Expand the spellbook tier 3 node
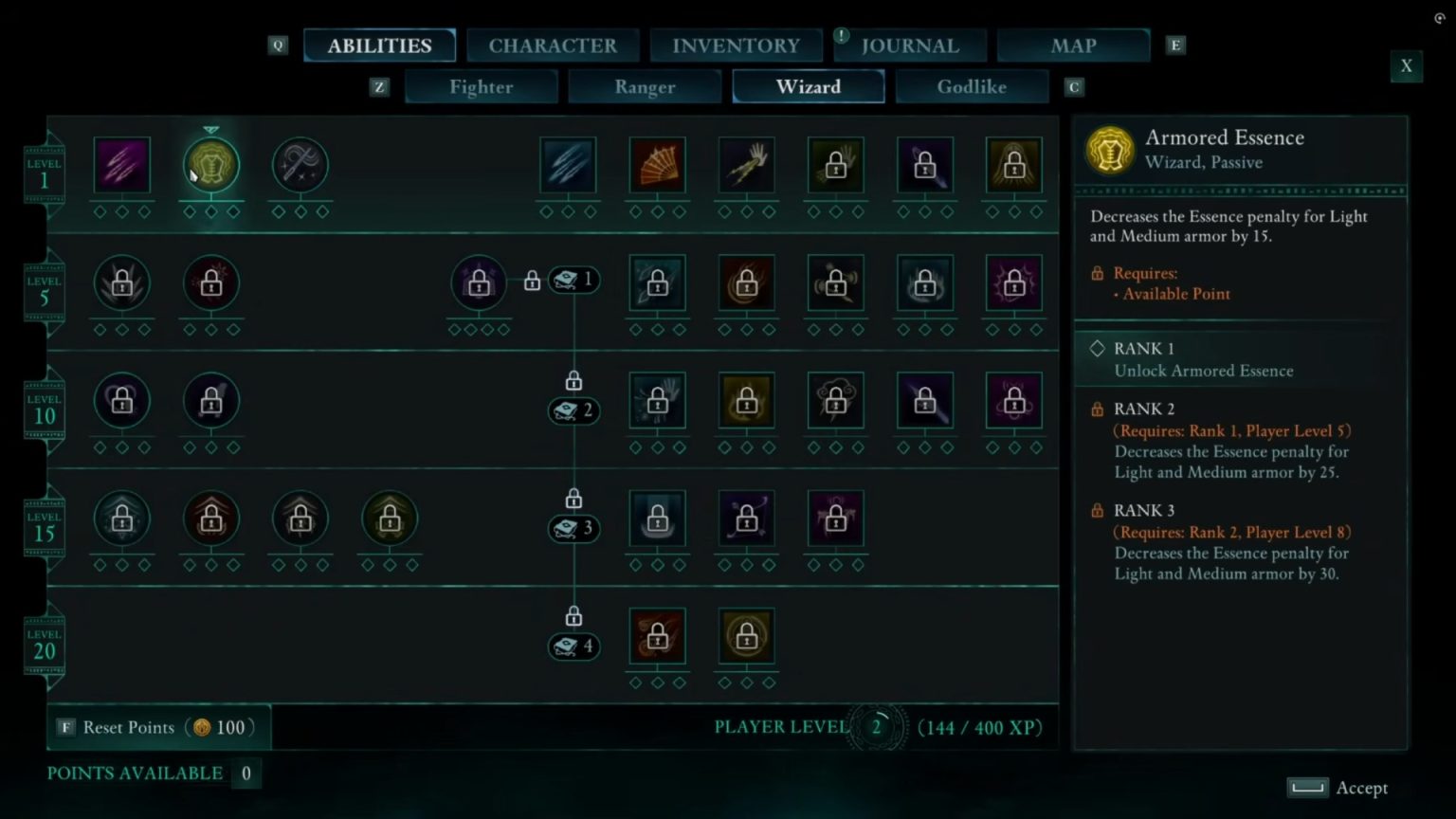This screenshot has height=819, width=1456. point(573,528)
